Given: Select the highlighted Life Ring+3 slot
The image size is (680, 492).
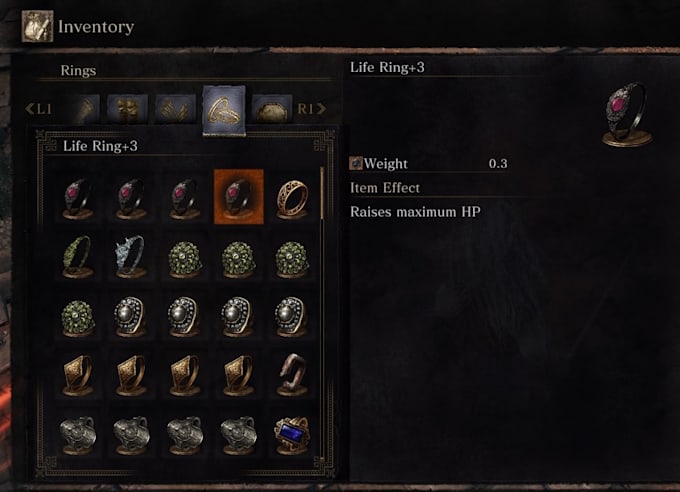Looking at the screenshot, I should pyautogui.click(x=238, y=196).
